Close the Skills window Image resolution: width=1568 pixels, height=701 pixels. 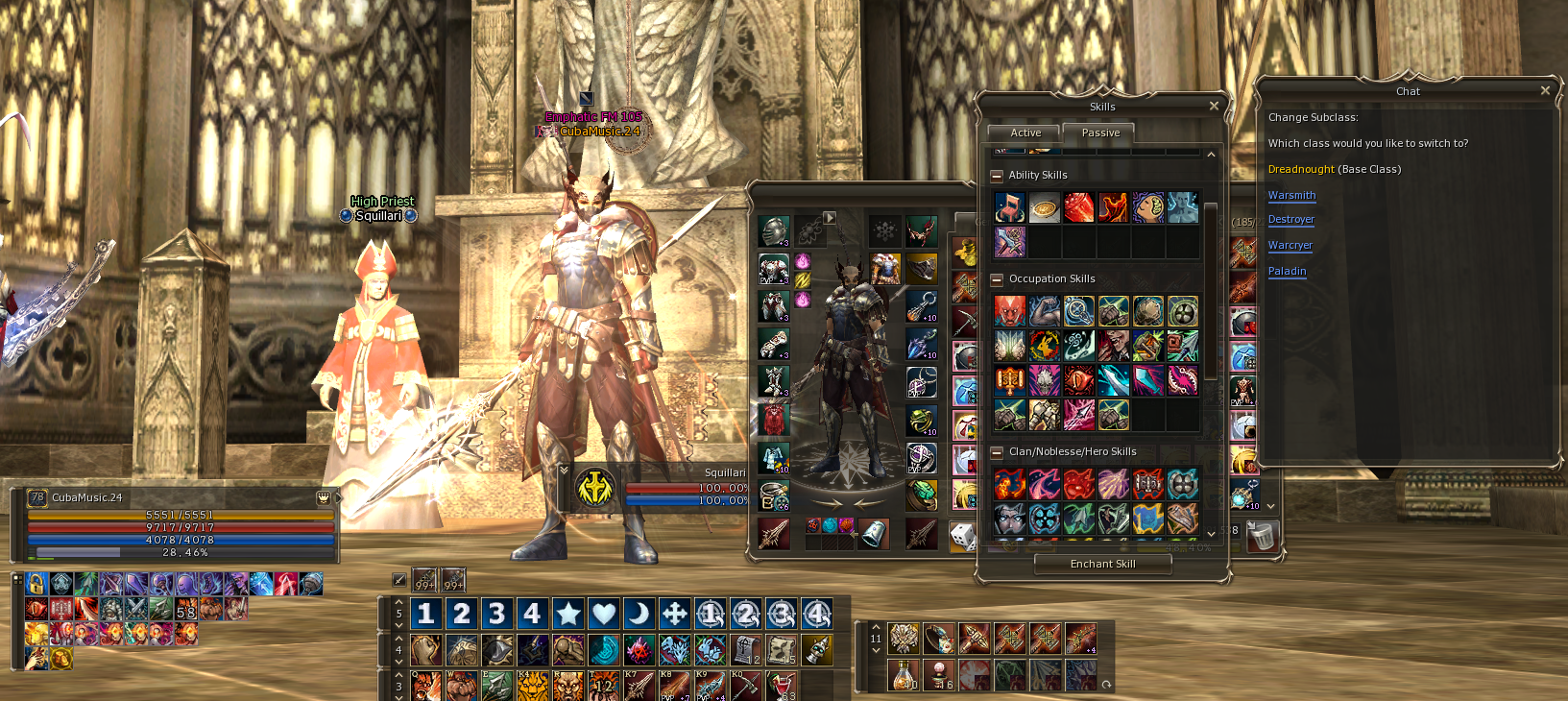click(1214, 106)
